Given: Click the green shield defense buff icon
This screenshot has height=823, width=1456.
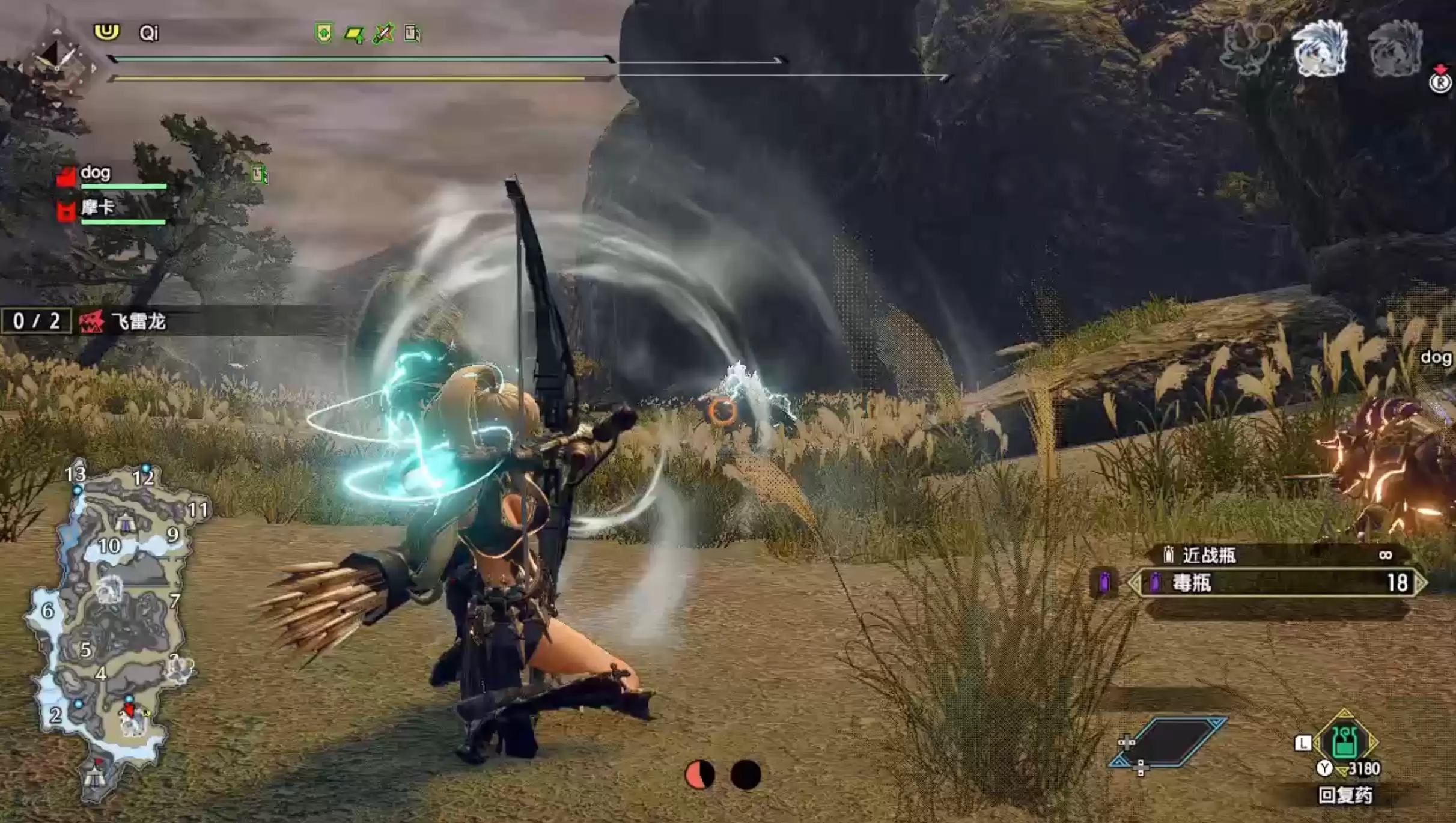Looking at the screenshot, I should coord(323,33).
